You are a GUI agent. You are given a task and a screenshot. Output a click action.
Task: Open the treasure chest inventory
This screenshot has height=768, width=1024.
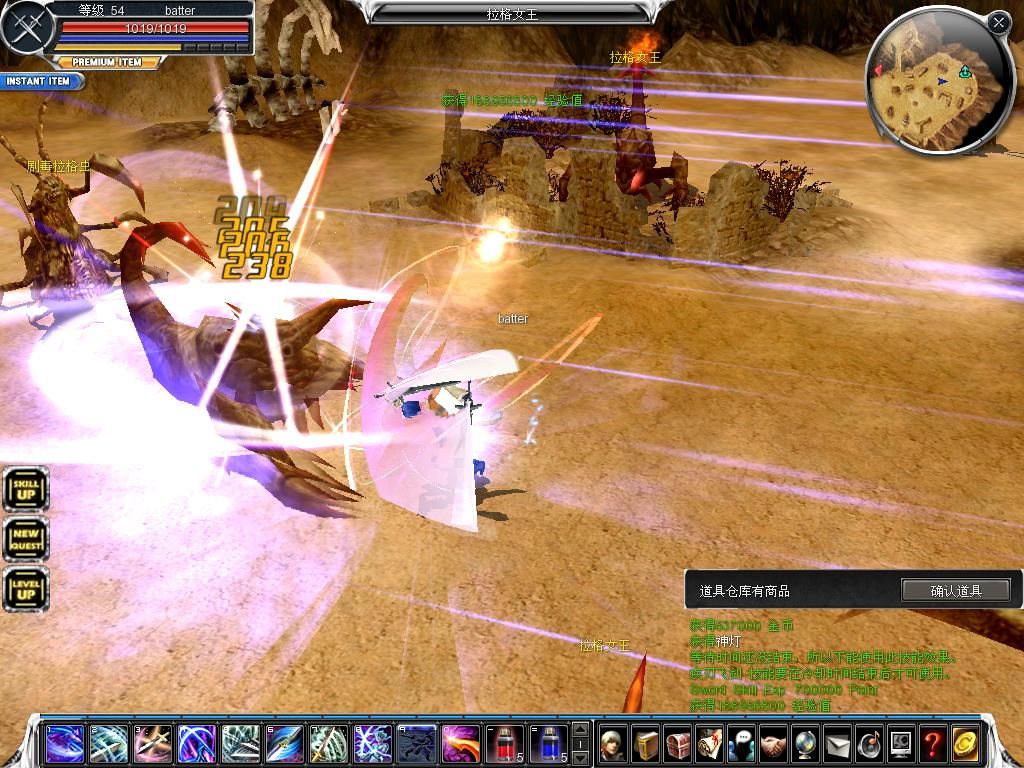(678, 744)
